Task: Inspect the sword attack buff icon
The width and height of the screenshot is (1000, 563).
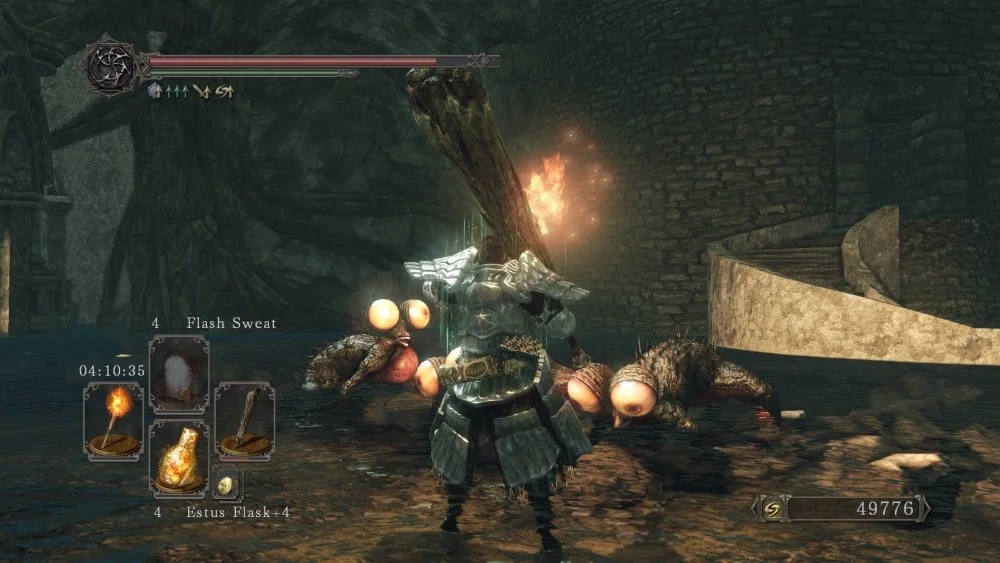Action: click(201, 90)
